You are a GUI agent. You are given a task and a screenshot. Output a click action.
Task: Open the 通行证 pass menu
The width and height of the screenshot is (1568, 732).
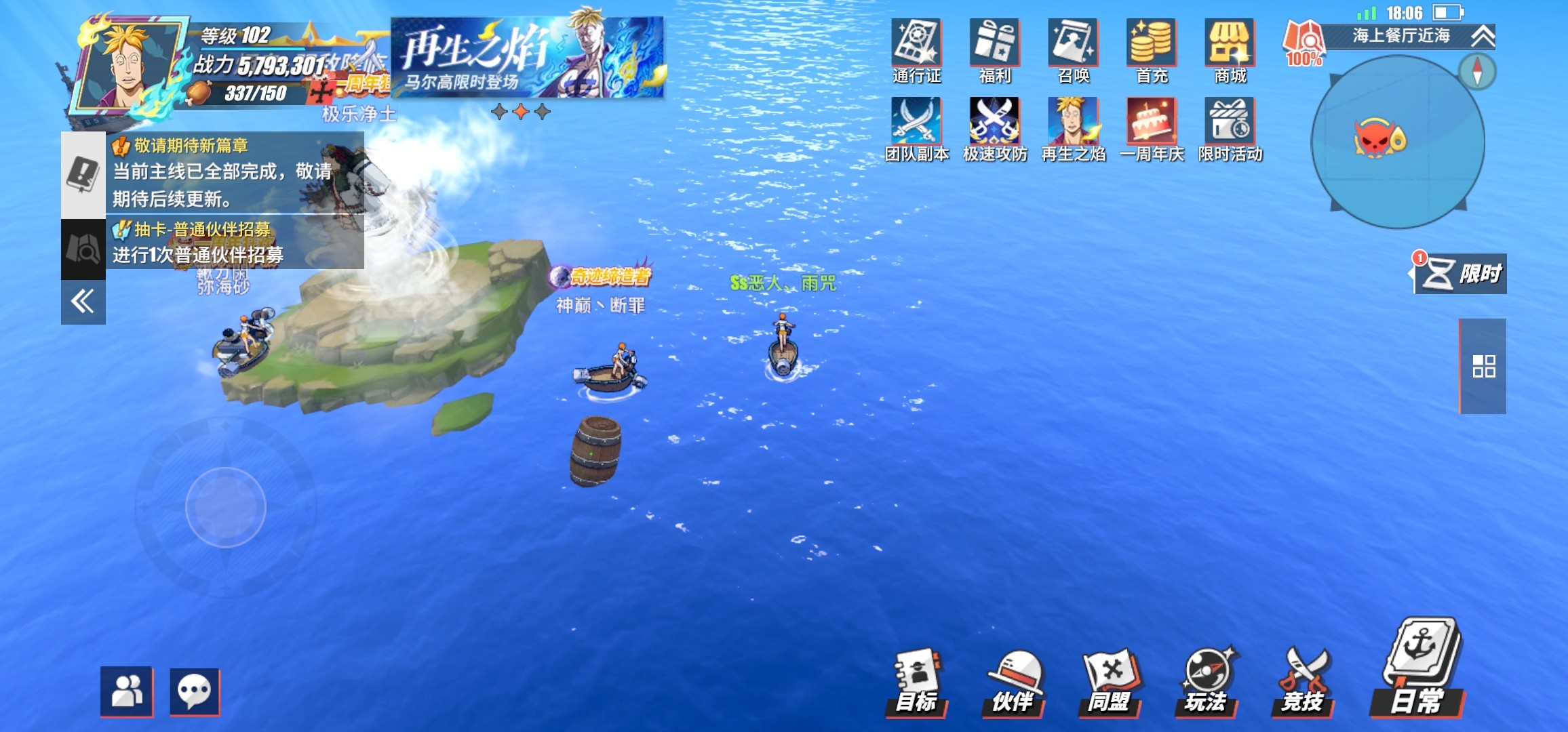tap(916, 51)
